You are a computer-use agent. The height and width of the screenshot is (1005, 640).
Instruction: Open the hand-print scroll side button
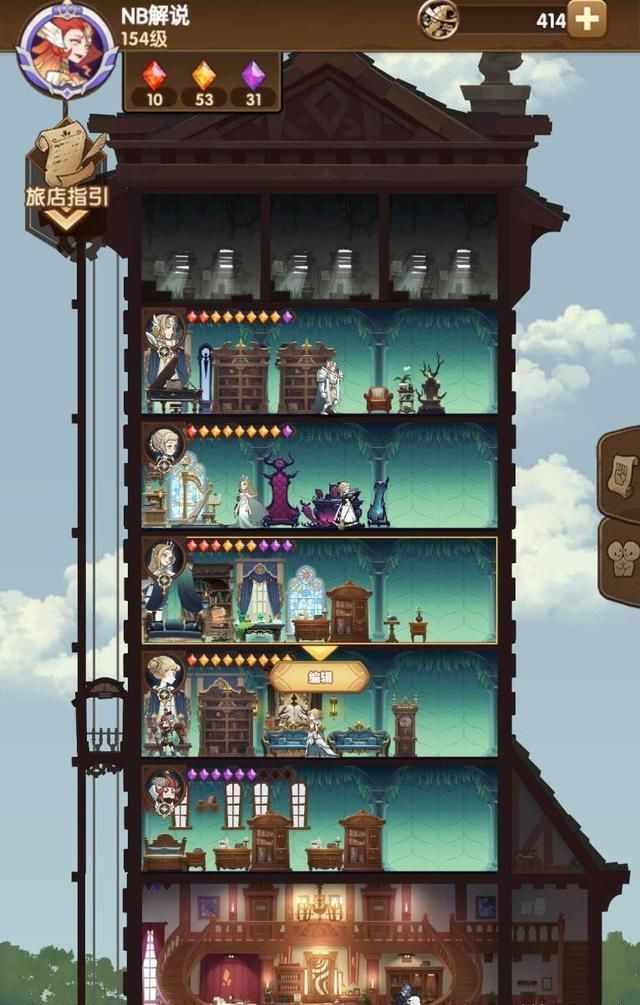coord(620,472)
